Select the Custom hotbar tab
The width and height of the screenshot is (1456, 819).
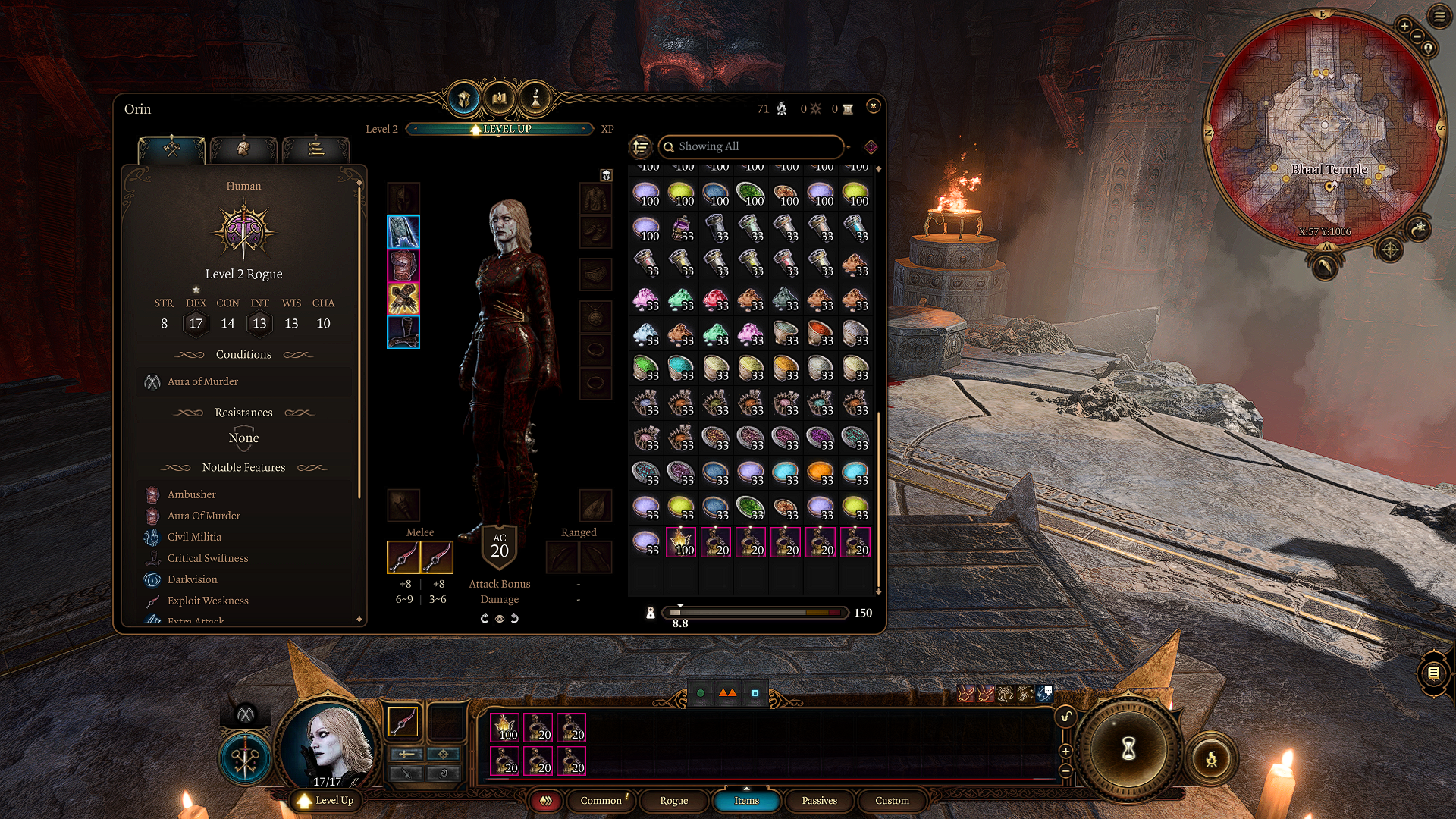point(892,800)
